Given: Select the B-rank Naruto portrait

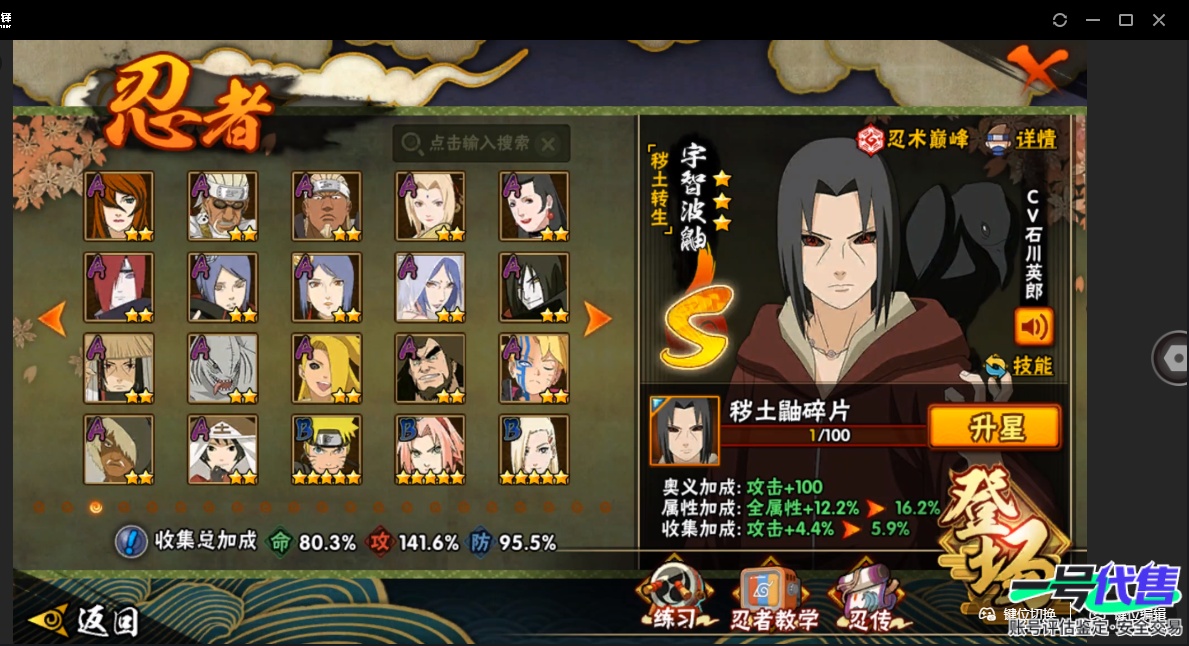Looking at the screenshot, I should tap(326, 450).
